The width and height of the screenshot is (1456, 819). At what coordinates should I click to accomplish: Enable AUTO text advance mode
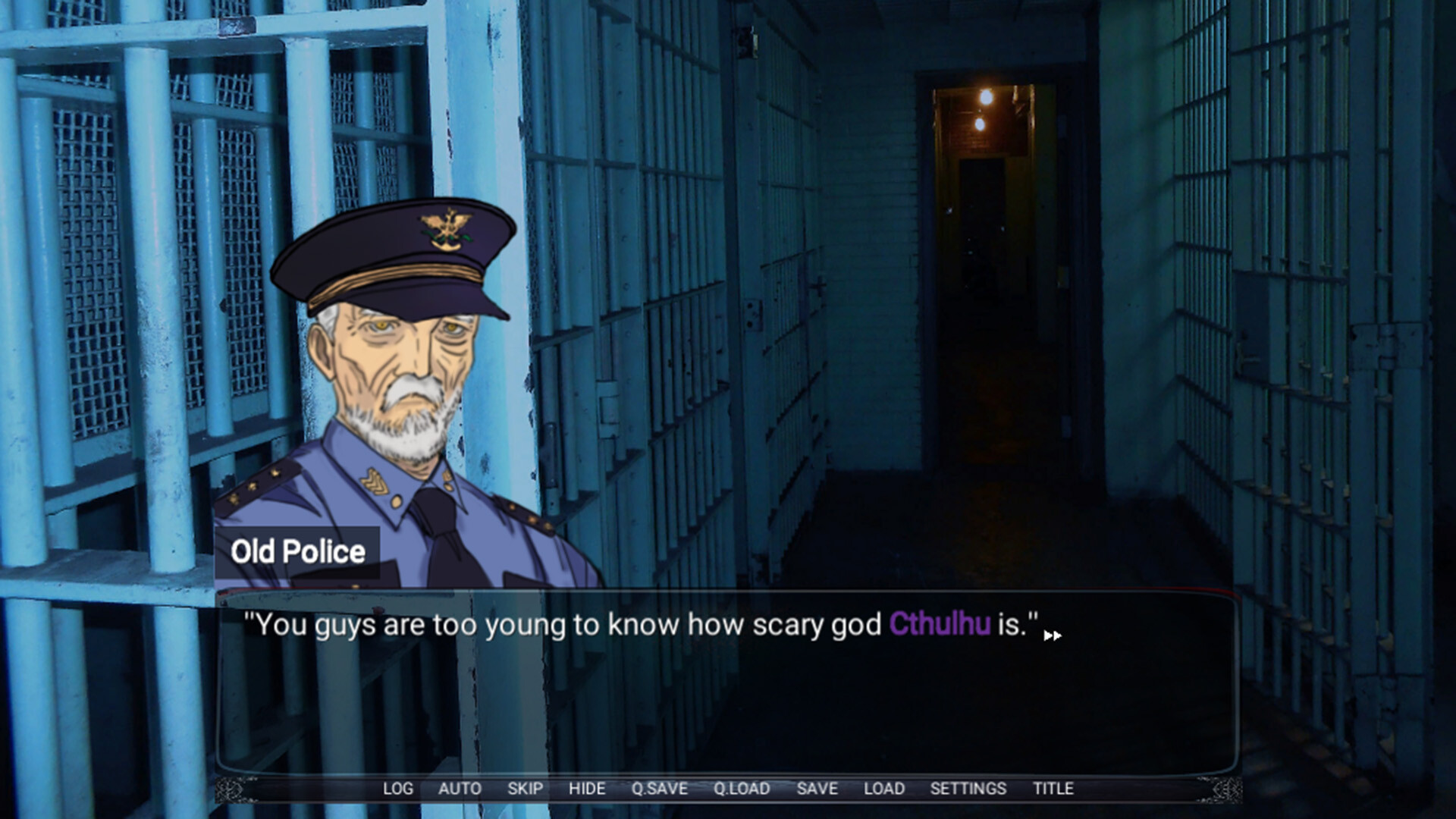[460, 789]
